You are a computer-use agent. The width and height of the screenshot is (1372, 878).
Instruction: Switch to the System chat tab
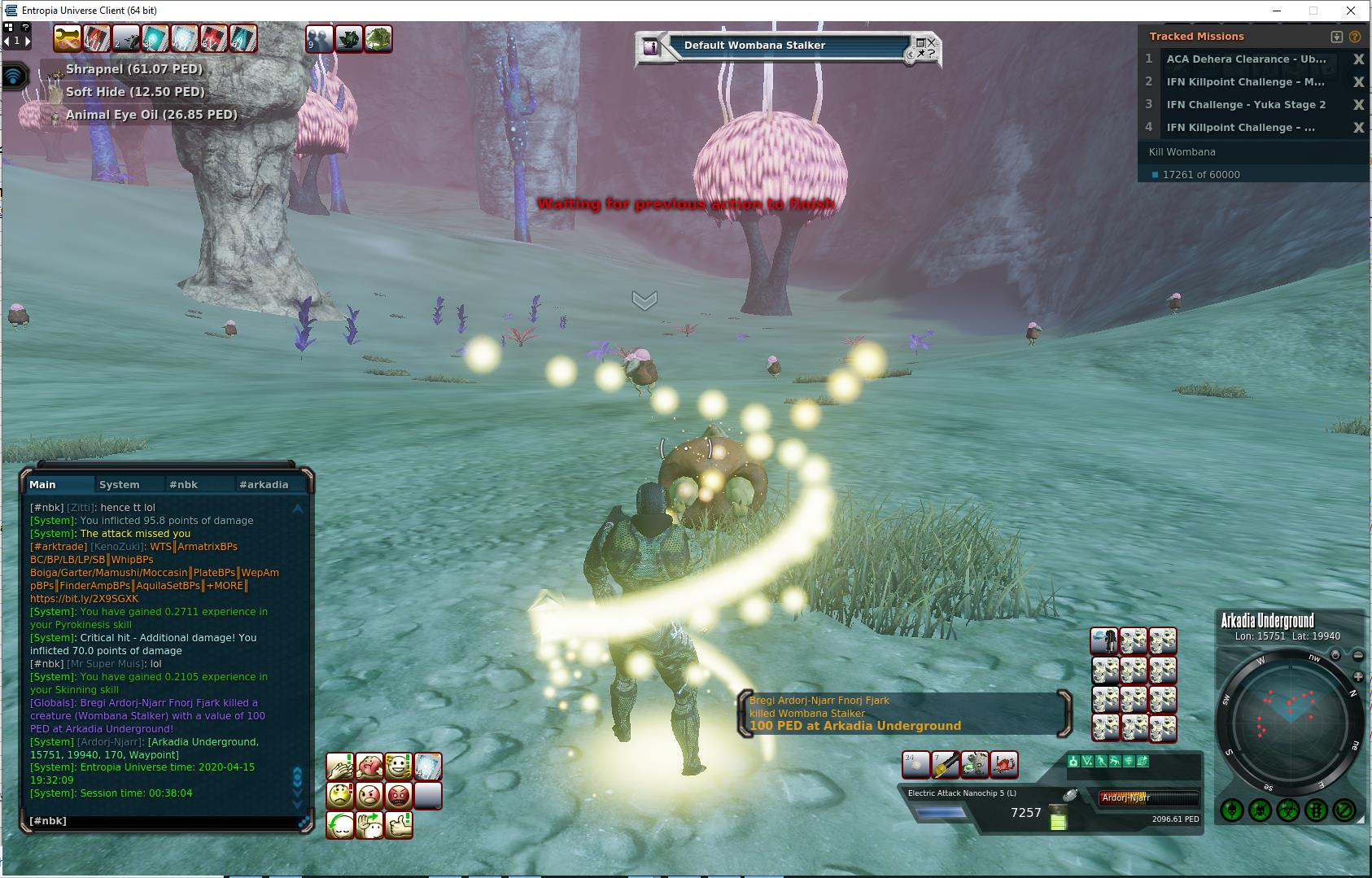click(120, 484)
